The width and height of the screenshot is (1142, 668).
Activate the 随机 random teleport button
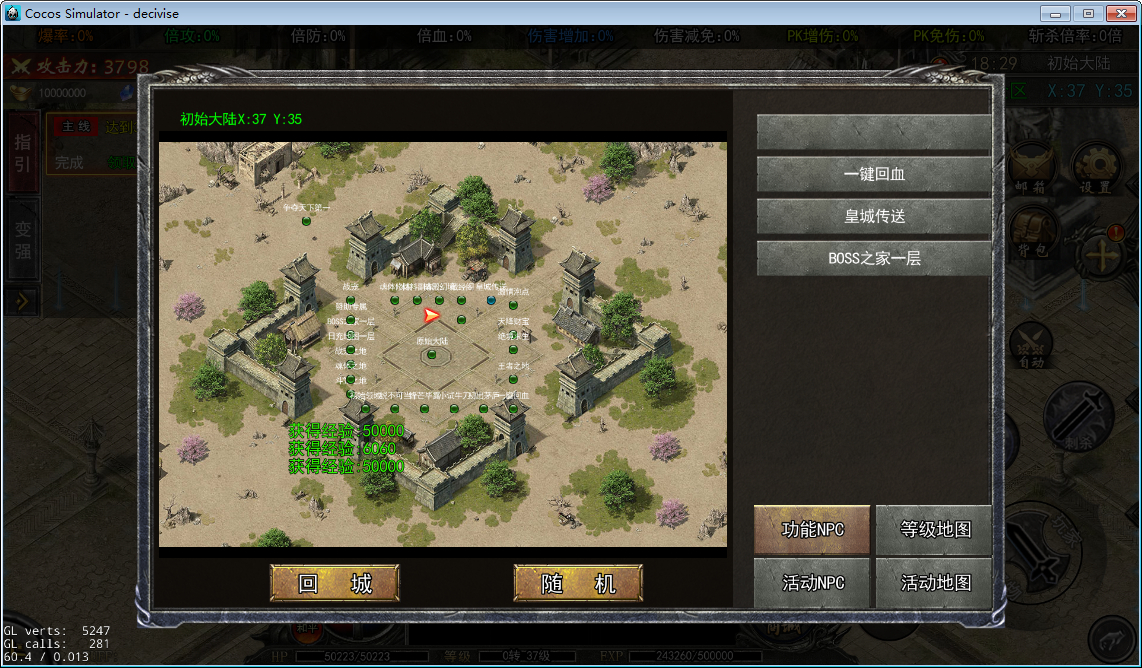coord(578,583)
